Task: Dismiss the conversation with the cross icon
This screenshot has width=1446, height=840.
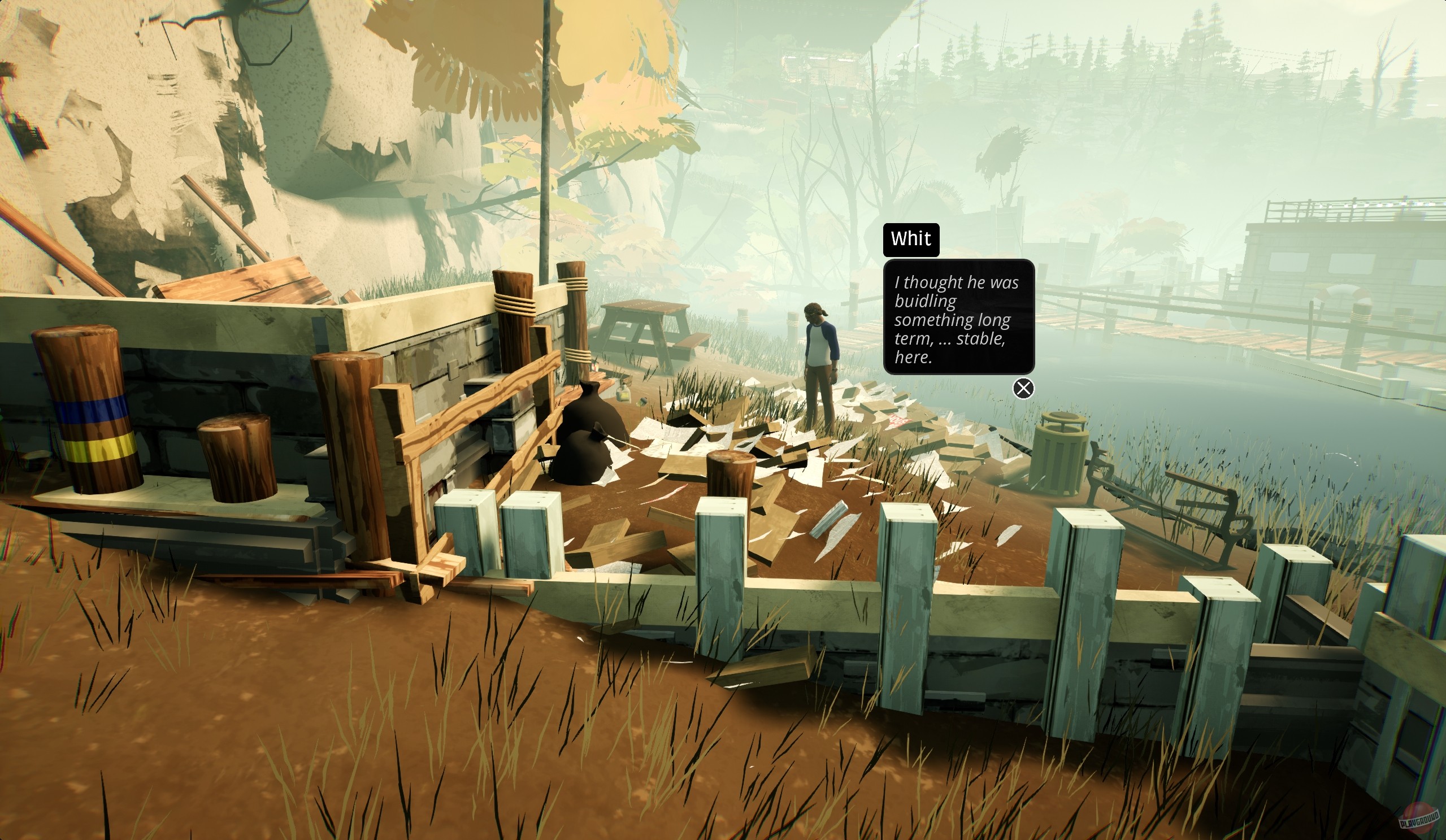Action: point(1024,389)
